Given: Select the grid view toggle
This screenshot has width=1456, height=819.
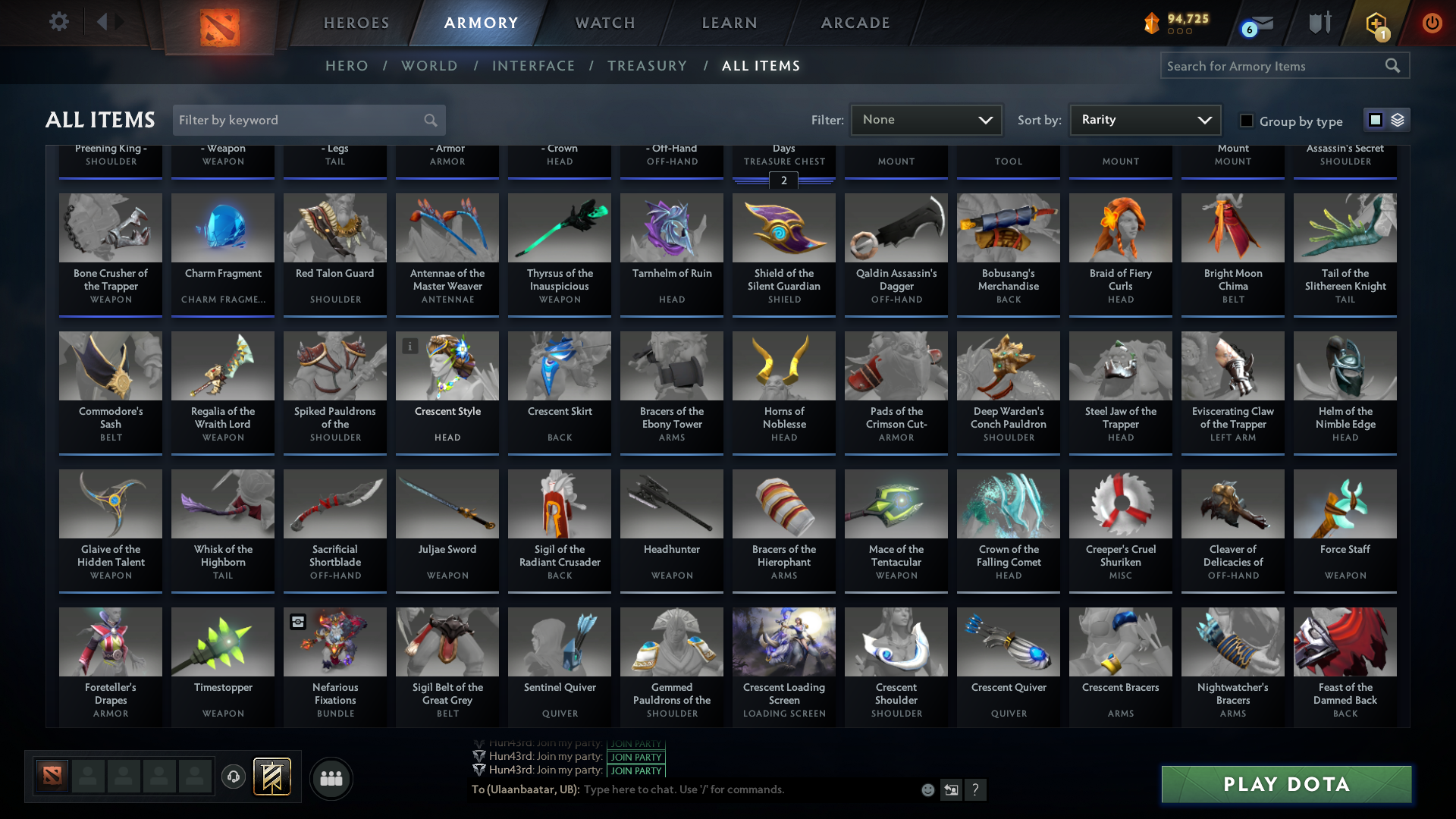Looking at the screenshot, I should (x=1376, y=120).
